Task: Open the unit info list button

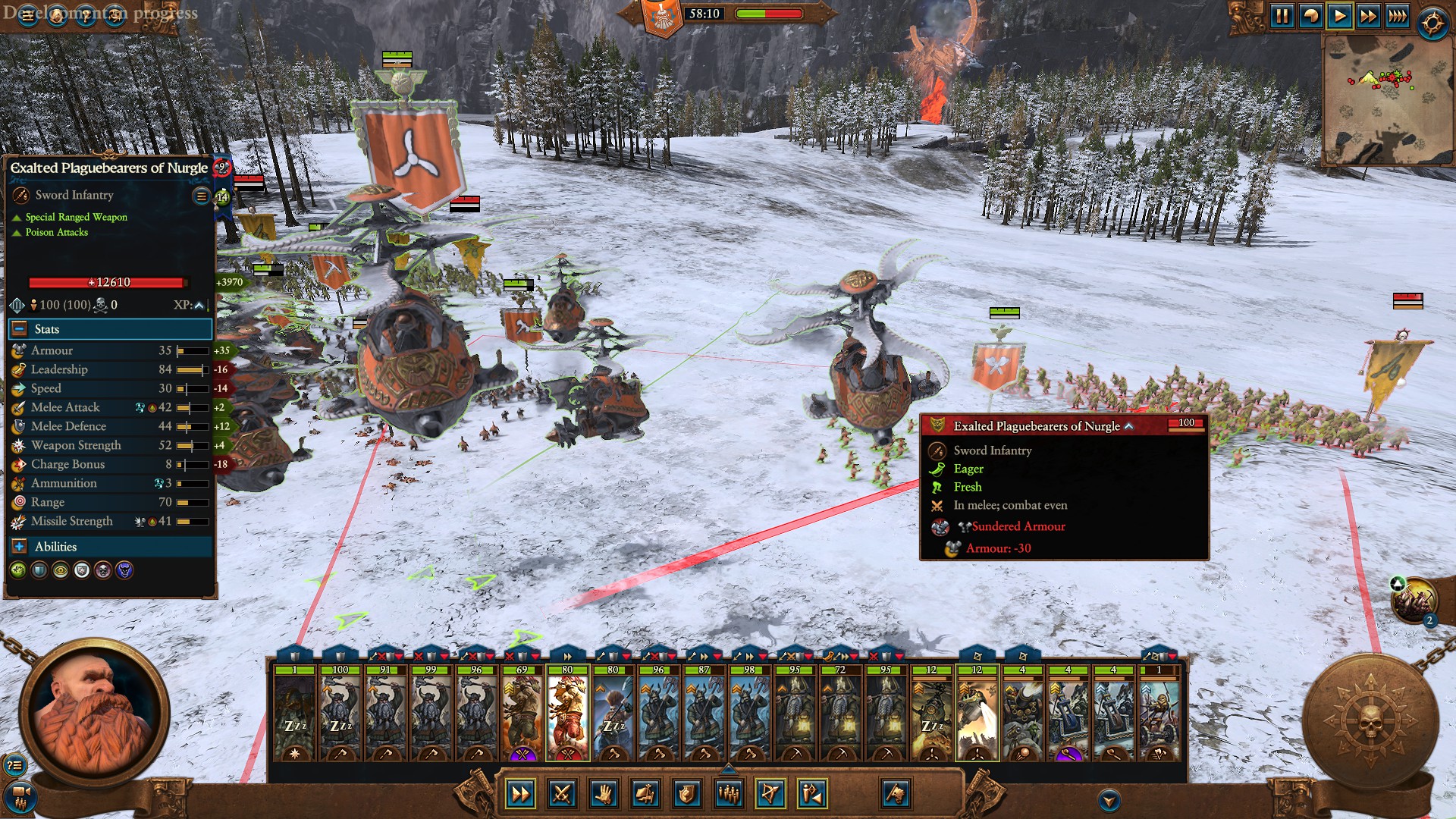Action: (x=201, y=196)
